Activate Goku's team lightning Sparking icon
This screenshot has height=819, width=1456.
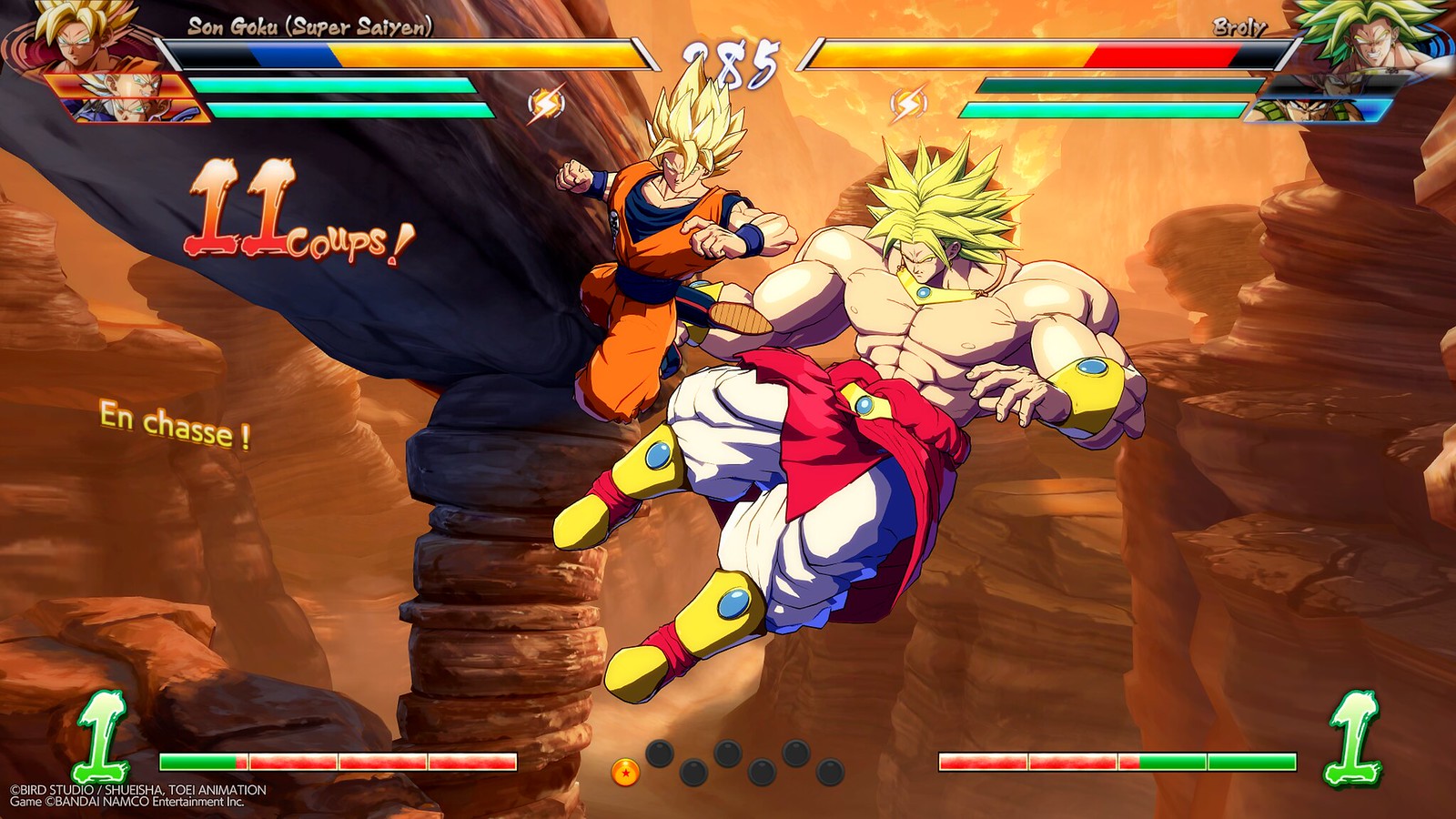tap(546, 104)
